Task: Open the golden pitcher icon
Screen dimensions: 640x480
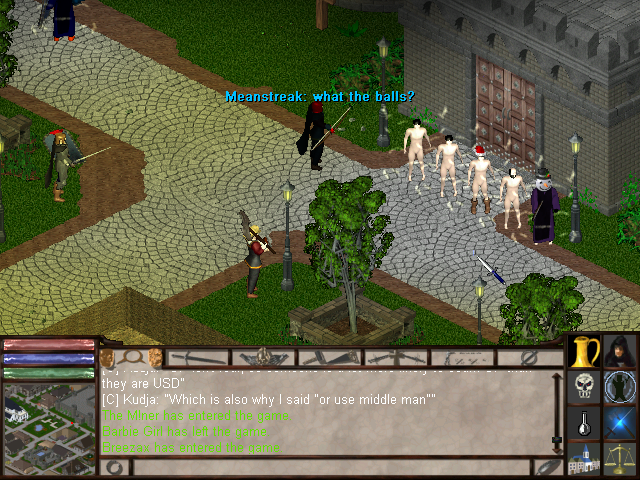Action: [x=585, y=351]
